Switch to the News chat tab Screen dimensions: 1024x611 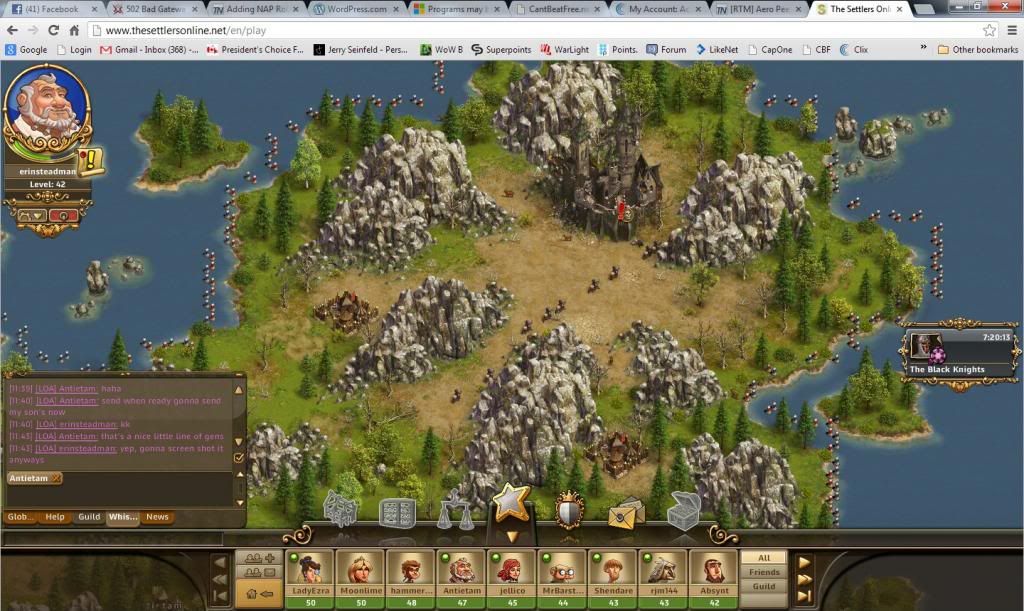[157, 517]
